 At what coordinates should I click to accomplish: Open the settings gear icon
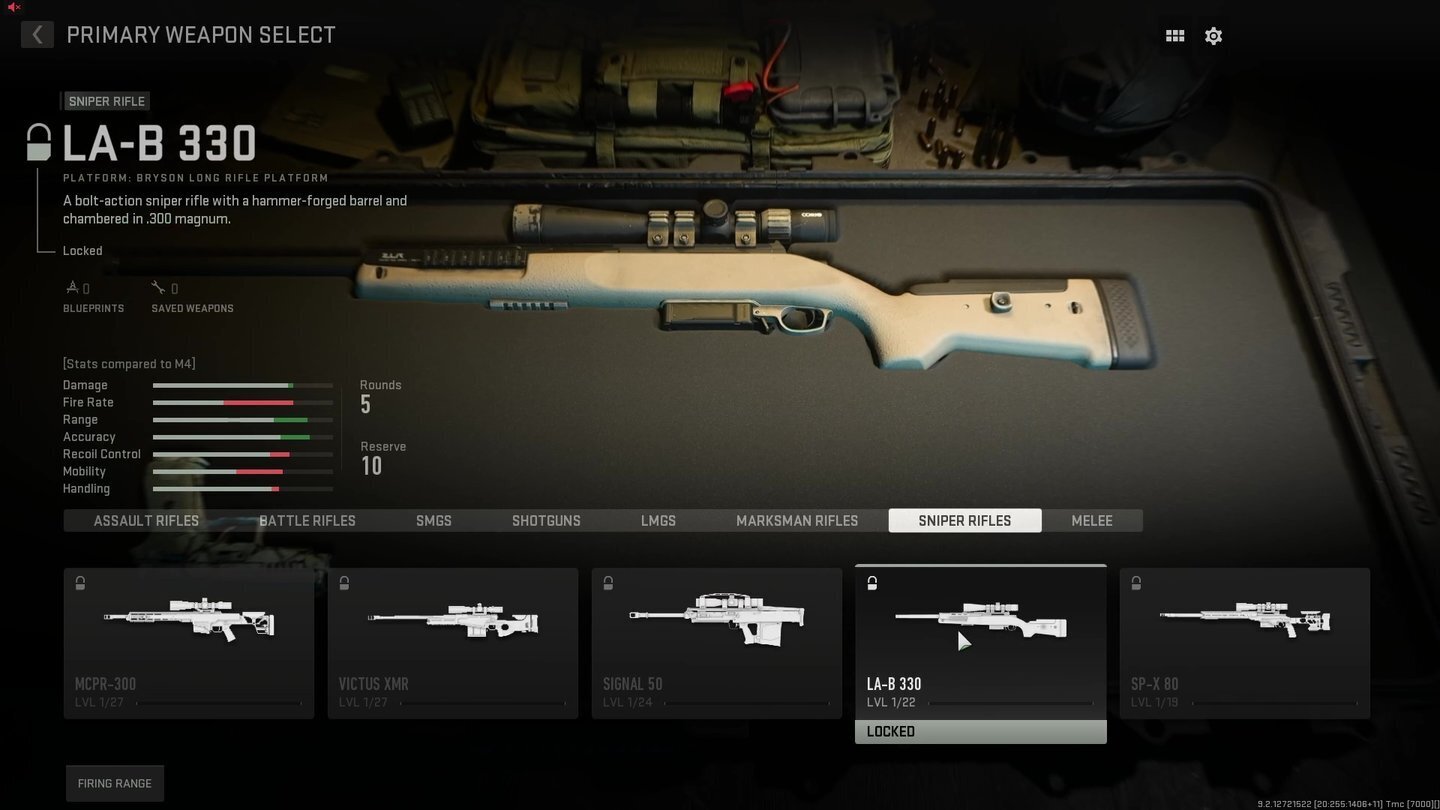1213,35
